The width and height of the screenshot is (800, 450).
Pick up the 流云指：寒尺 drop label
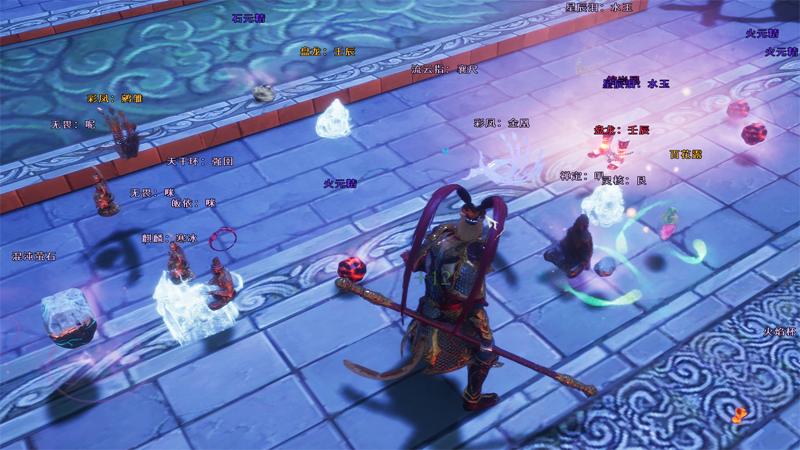pos(445,70)
